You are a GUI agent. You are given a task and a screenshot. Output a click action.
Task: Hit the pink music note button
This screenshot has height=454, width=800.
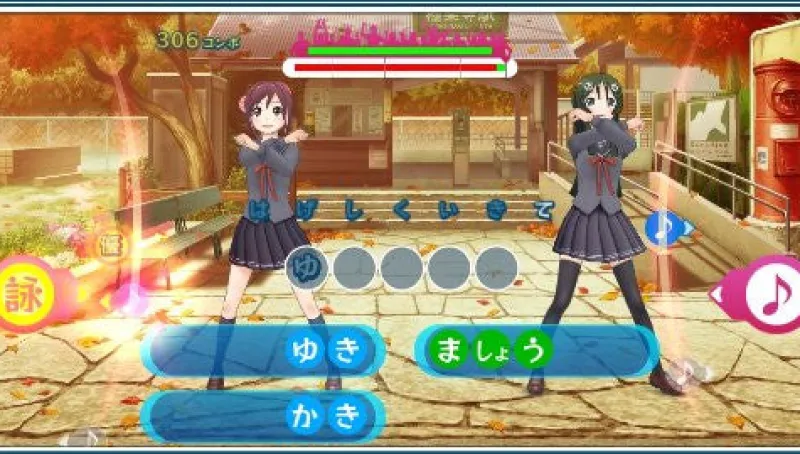tap(771, 293)
